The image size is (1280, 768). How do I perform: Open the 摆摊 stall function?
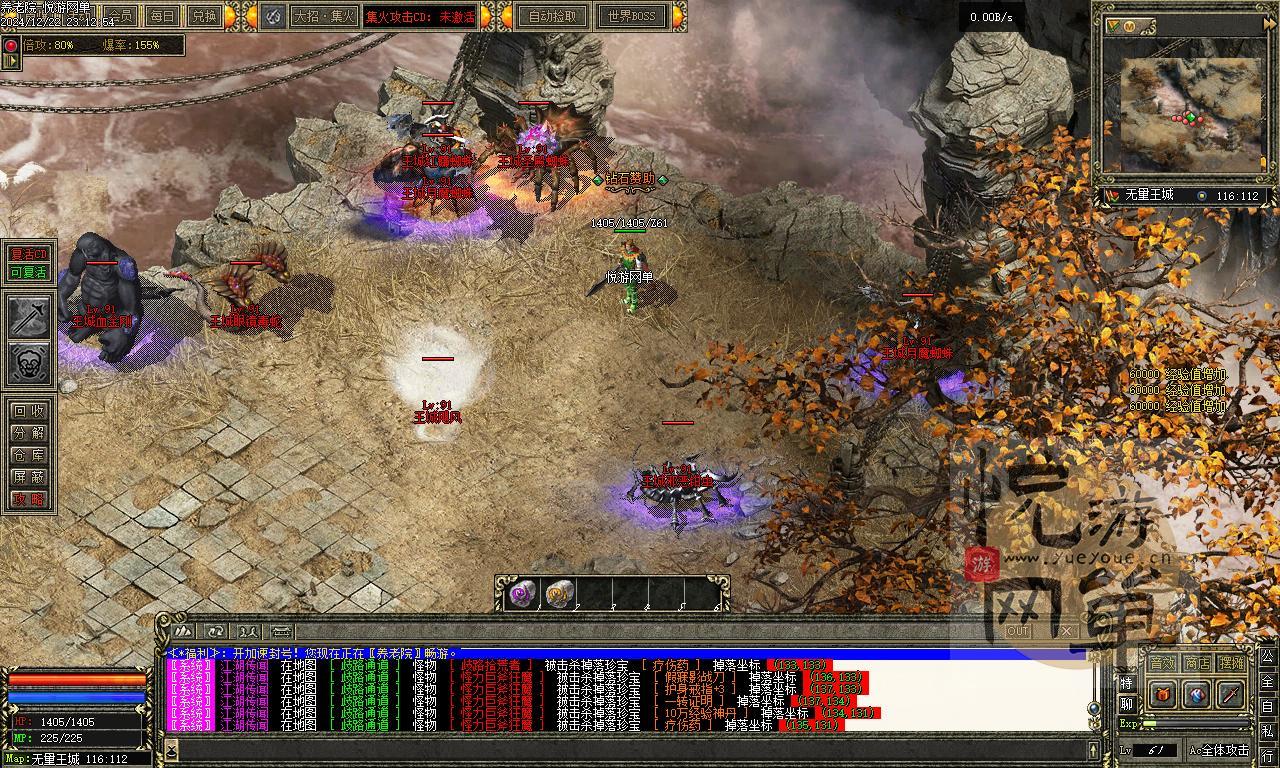pyautogui.click(x=1231, y=663)
